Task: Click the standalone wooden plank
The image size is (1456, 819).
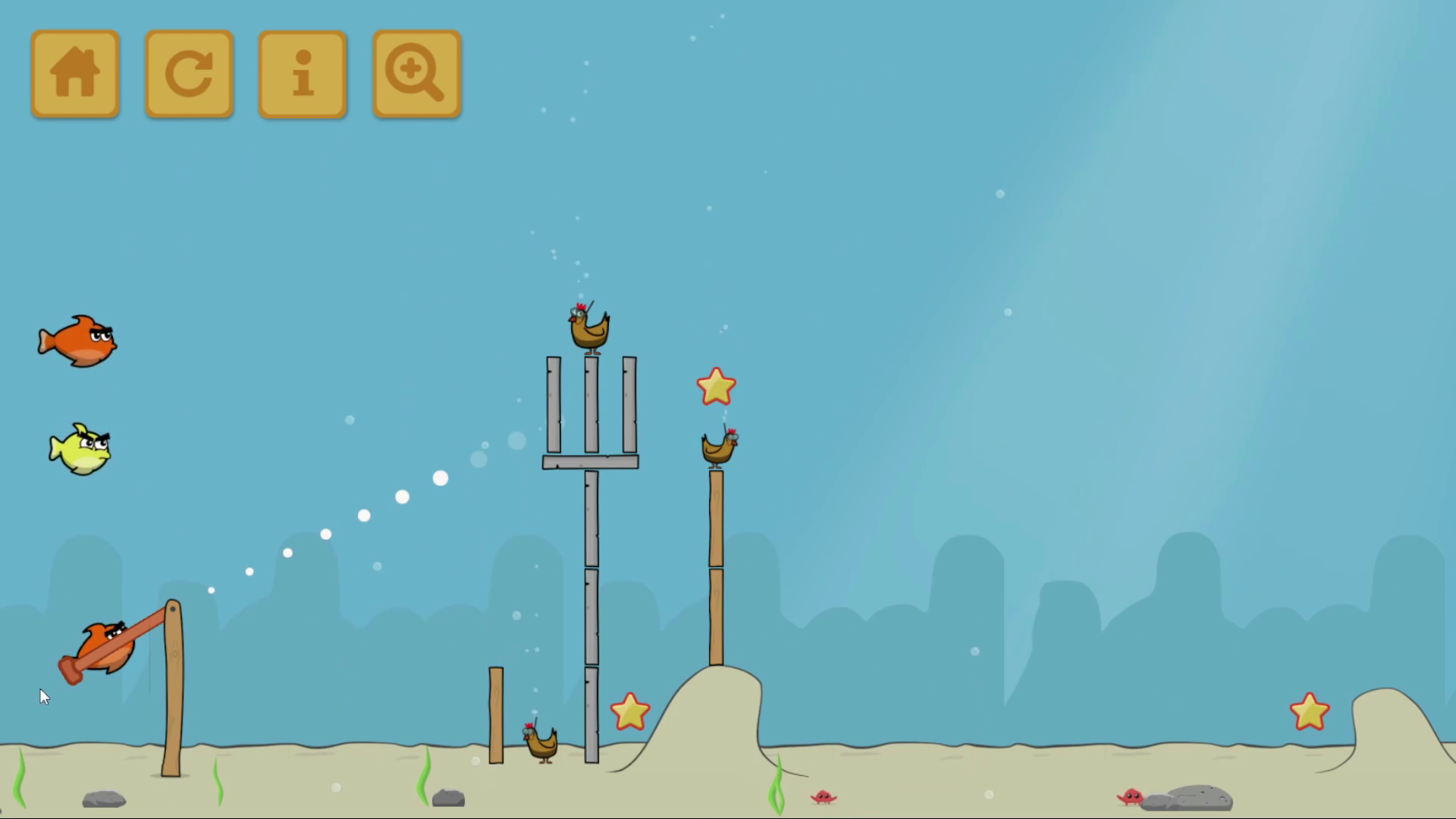Action: tap(497, 713)
